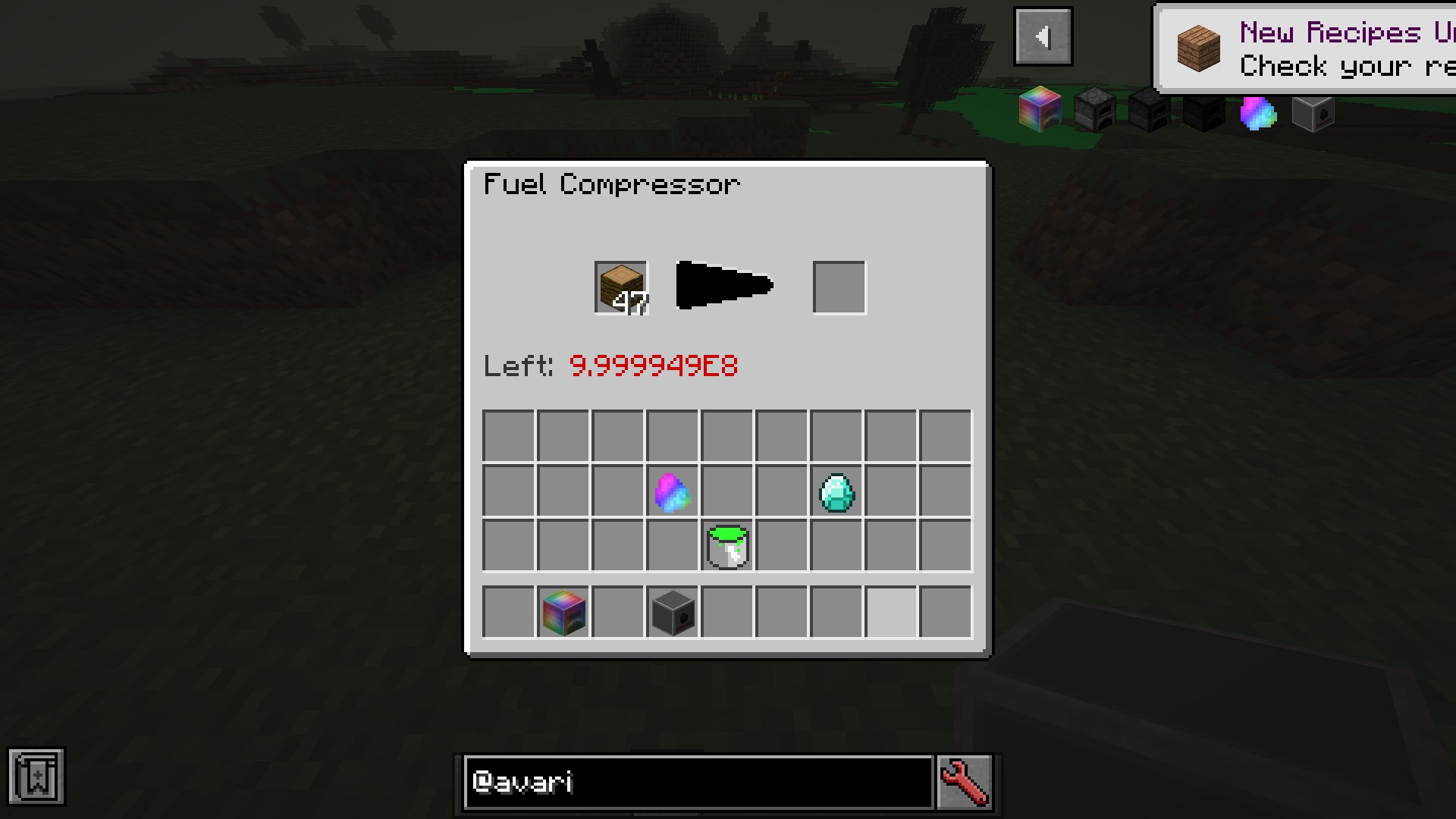The height and width of the screenshot is (819, 1456).
Task: Focus the item search field containing @avari
Action: [x=698, y=782]
